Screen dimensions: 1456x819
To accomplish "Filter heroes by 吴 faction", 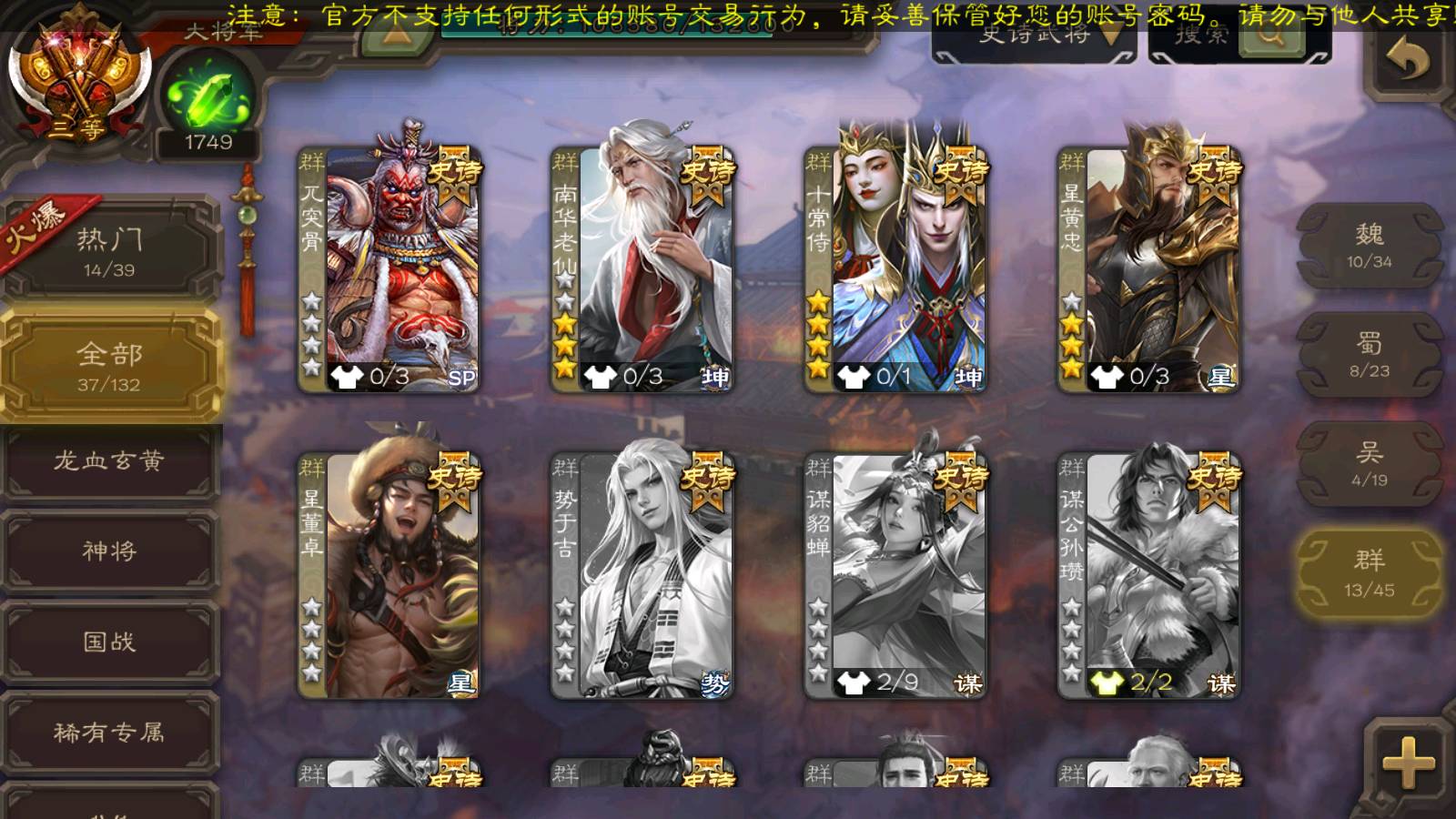I will click(x=1370, y=464).
